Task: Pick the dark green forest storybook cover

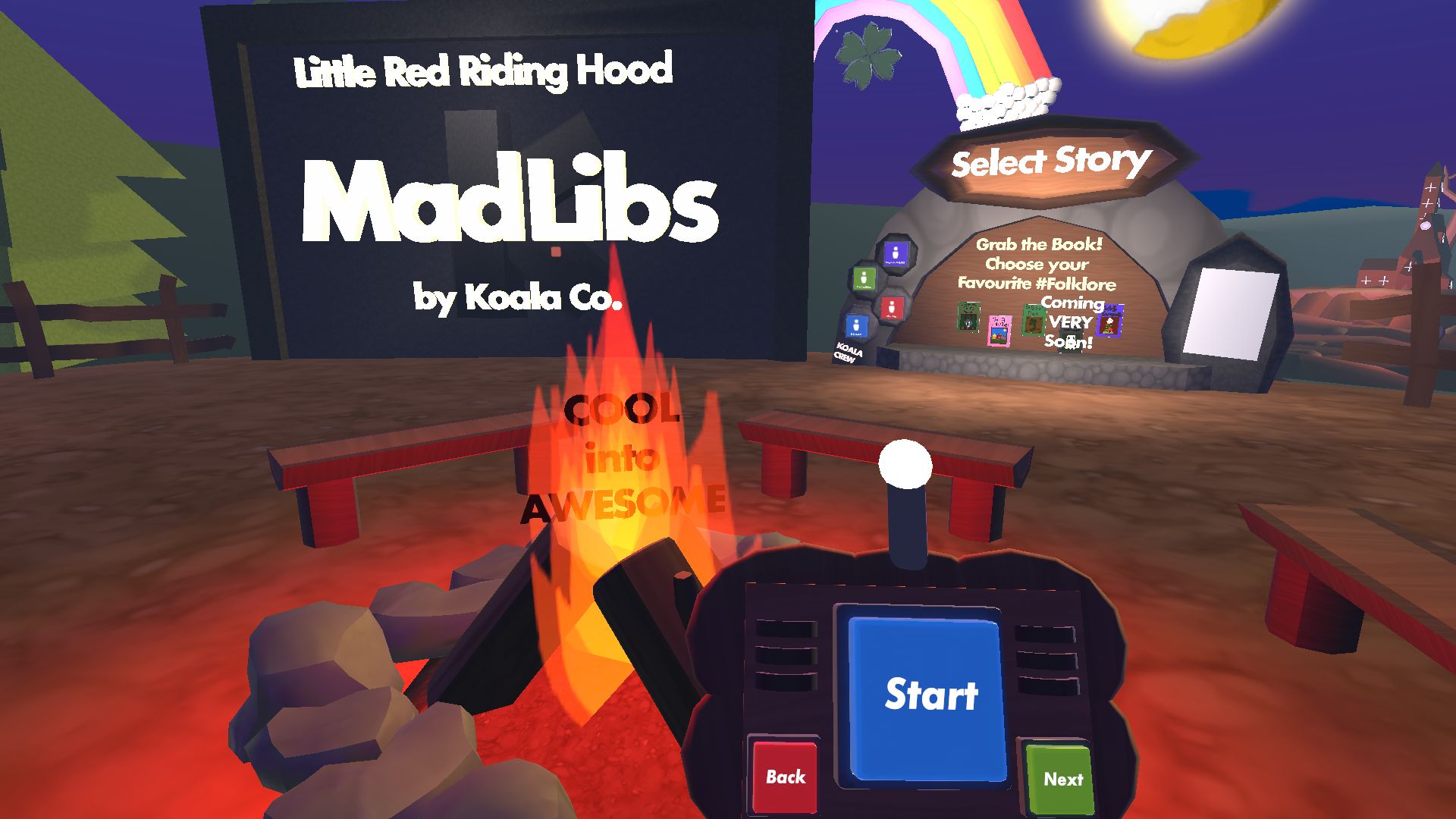Action: [968, 317]
